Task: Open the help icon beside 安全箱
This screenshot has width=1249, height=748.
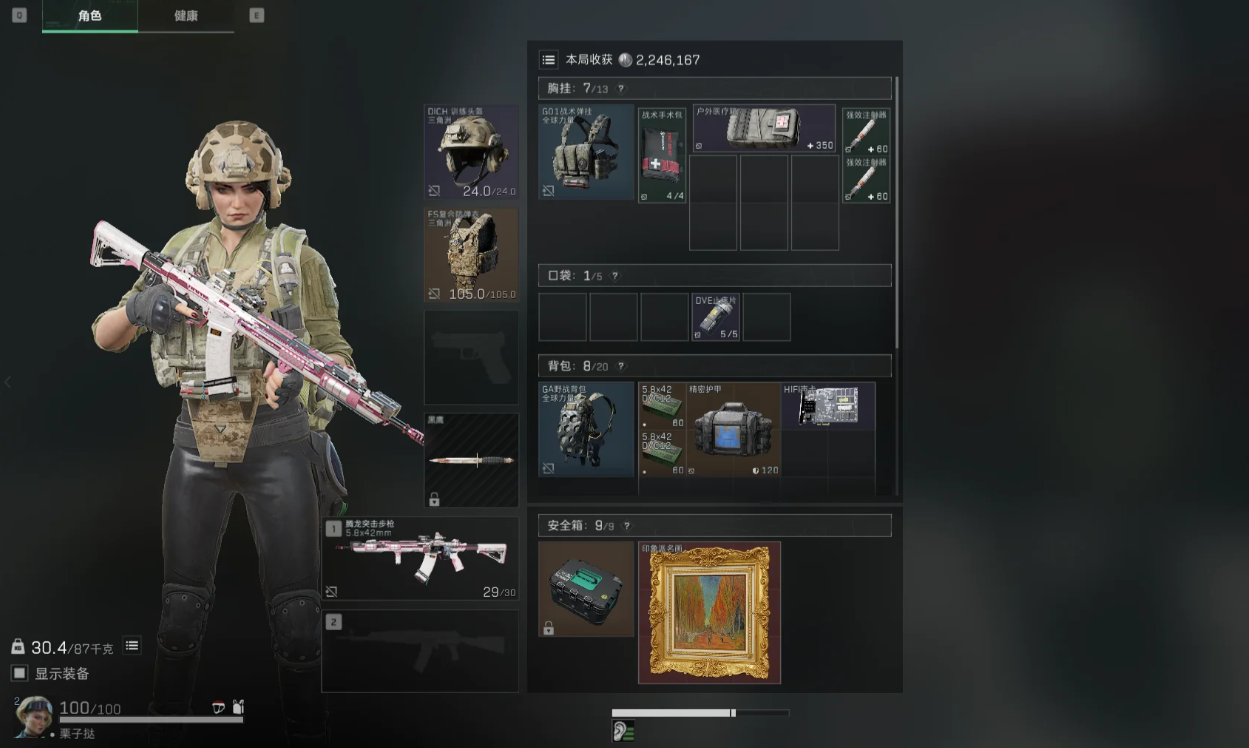Action: 627,526
